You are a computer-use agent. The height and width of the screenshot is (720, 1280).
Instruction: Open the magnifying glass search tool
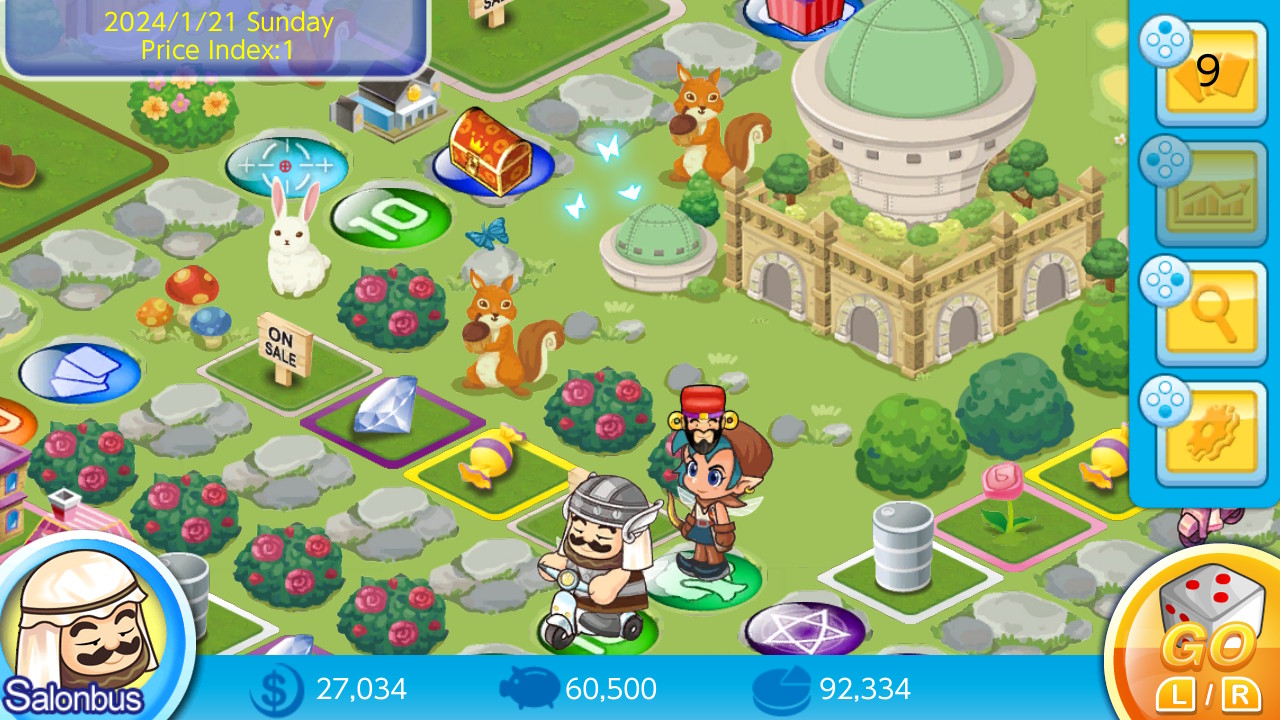(x=1207, y=305)
